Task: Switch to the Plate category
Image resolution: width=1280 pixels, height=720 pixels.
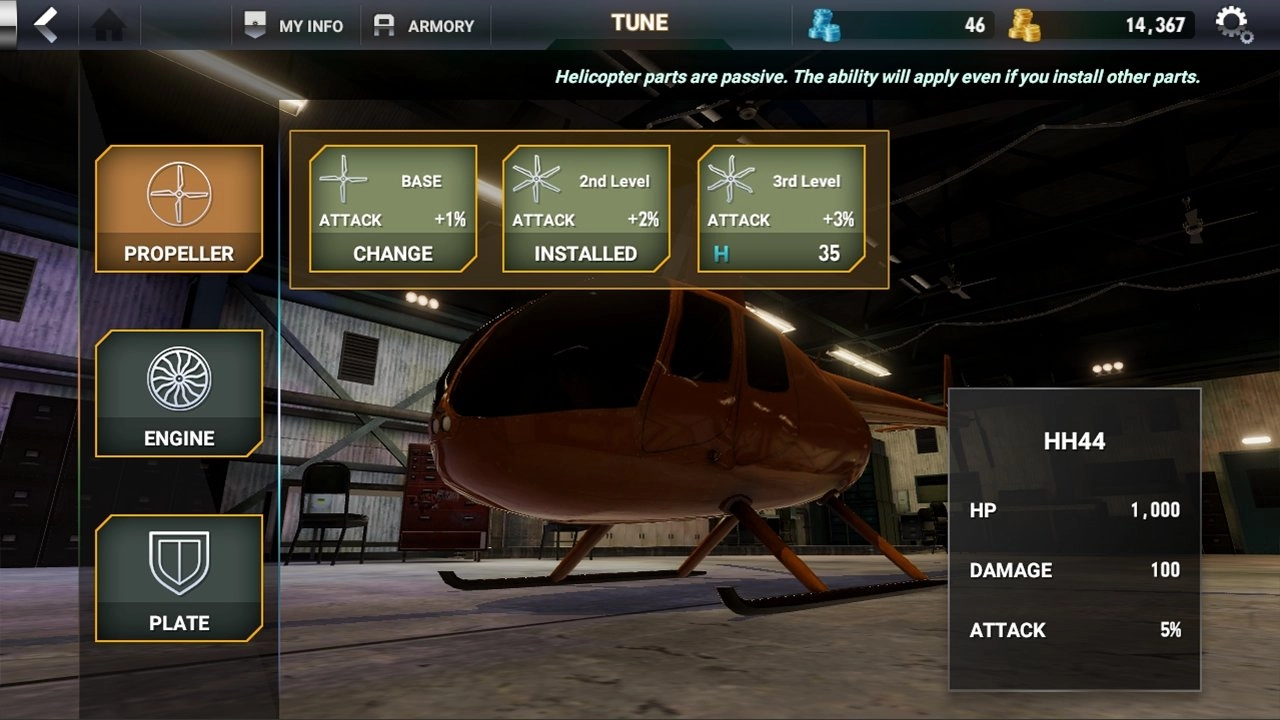Action: tap(179, 578)
